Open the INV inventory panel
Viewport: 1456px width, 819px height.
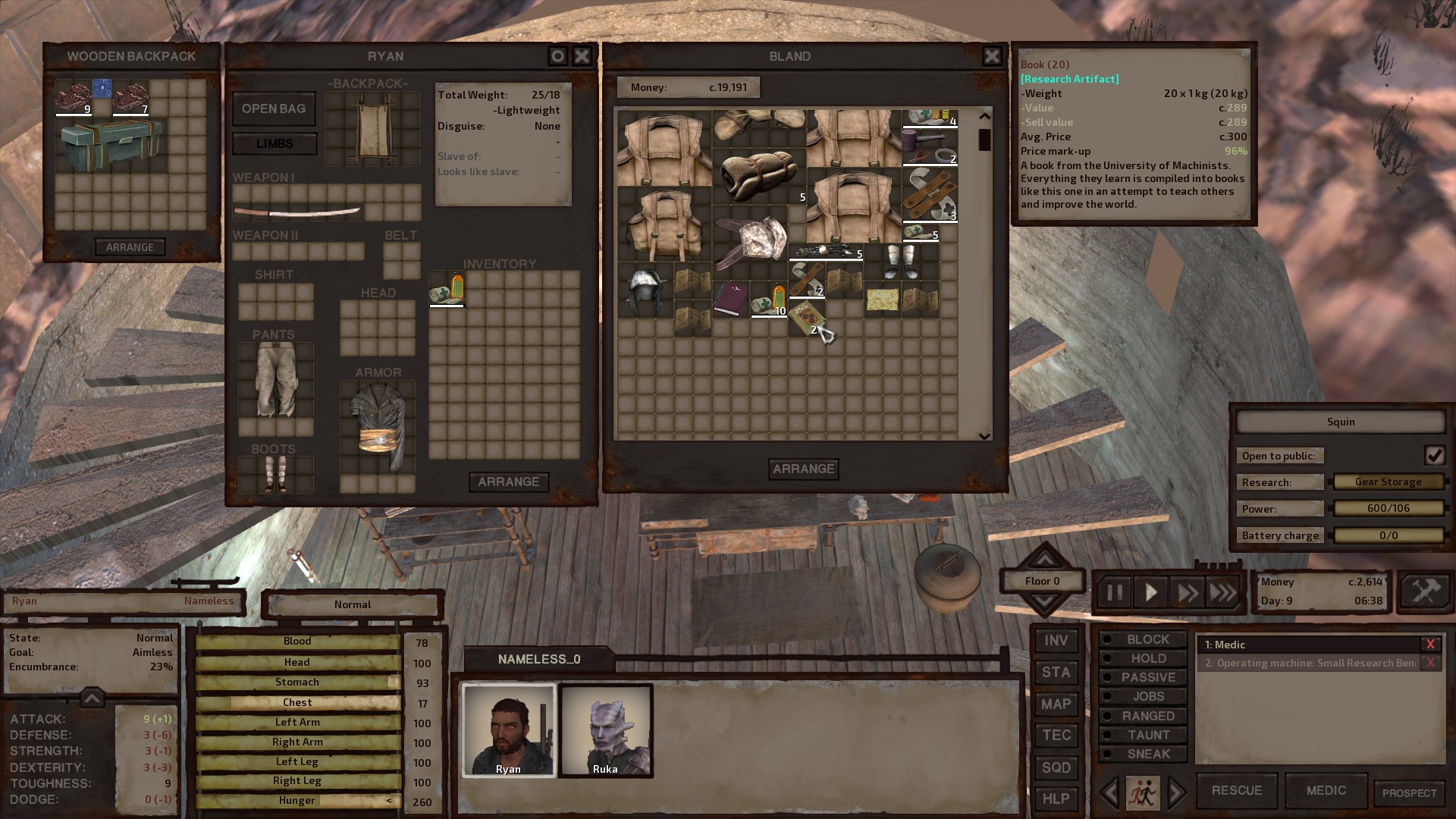1056,640
